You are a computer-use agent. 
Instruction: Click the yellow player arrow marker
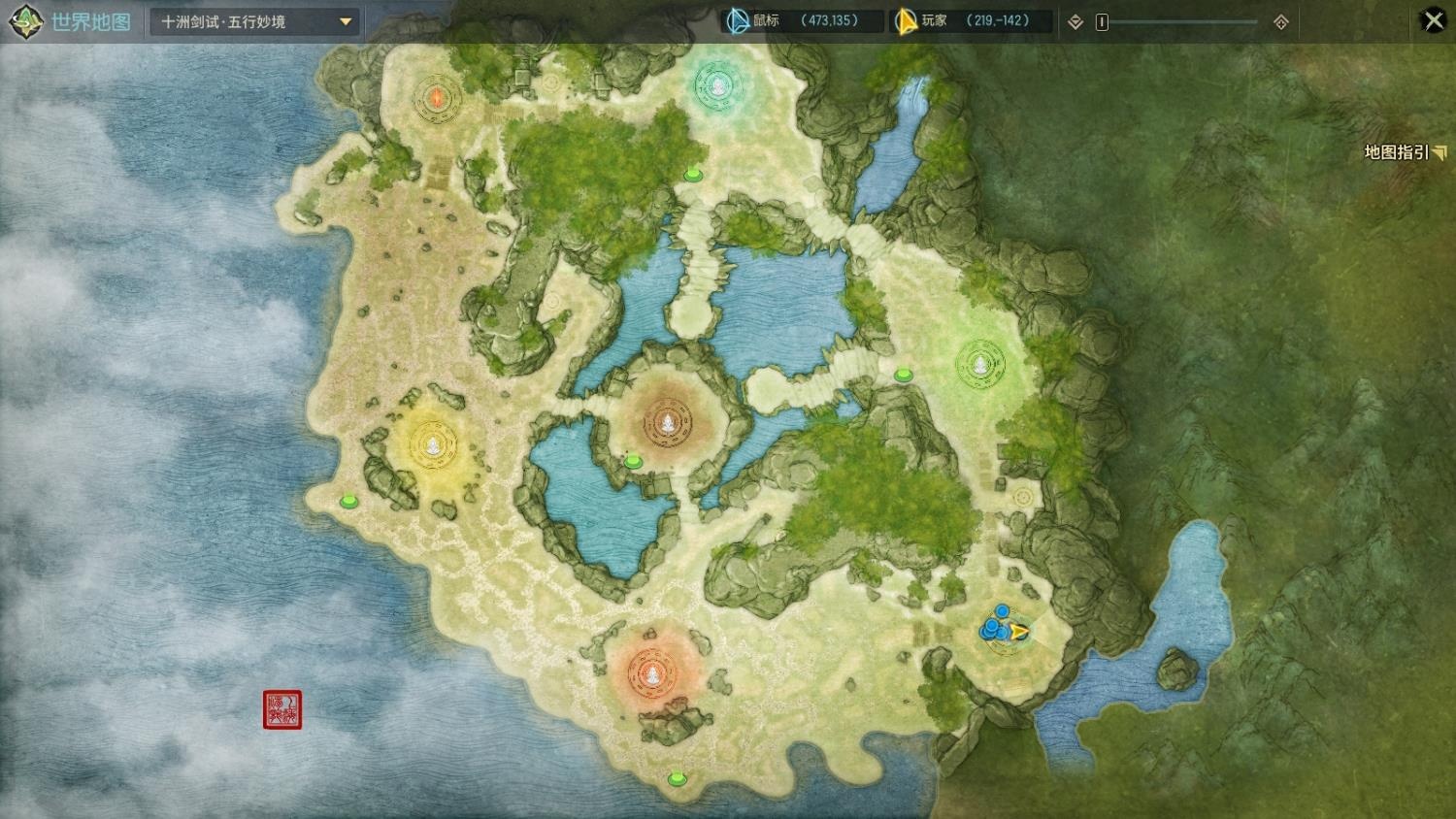tap(1017, 633)
